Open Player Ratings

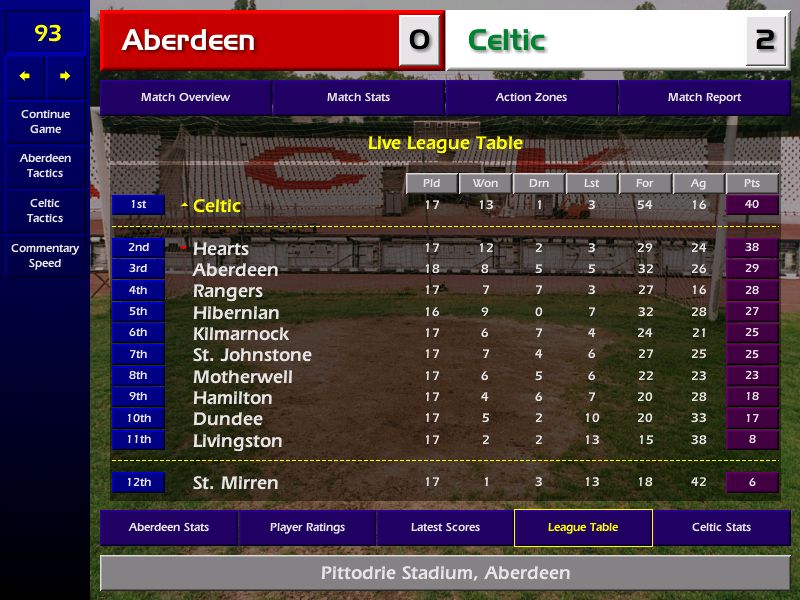point(307,527)
